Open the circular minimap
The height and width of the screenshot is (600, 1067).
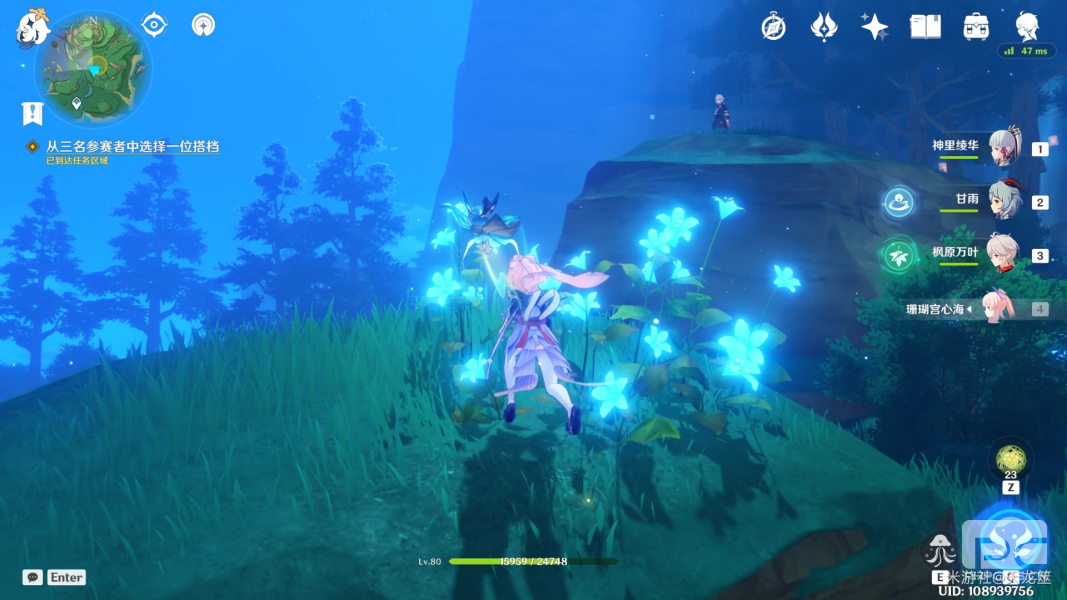93,70
